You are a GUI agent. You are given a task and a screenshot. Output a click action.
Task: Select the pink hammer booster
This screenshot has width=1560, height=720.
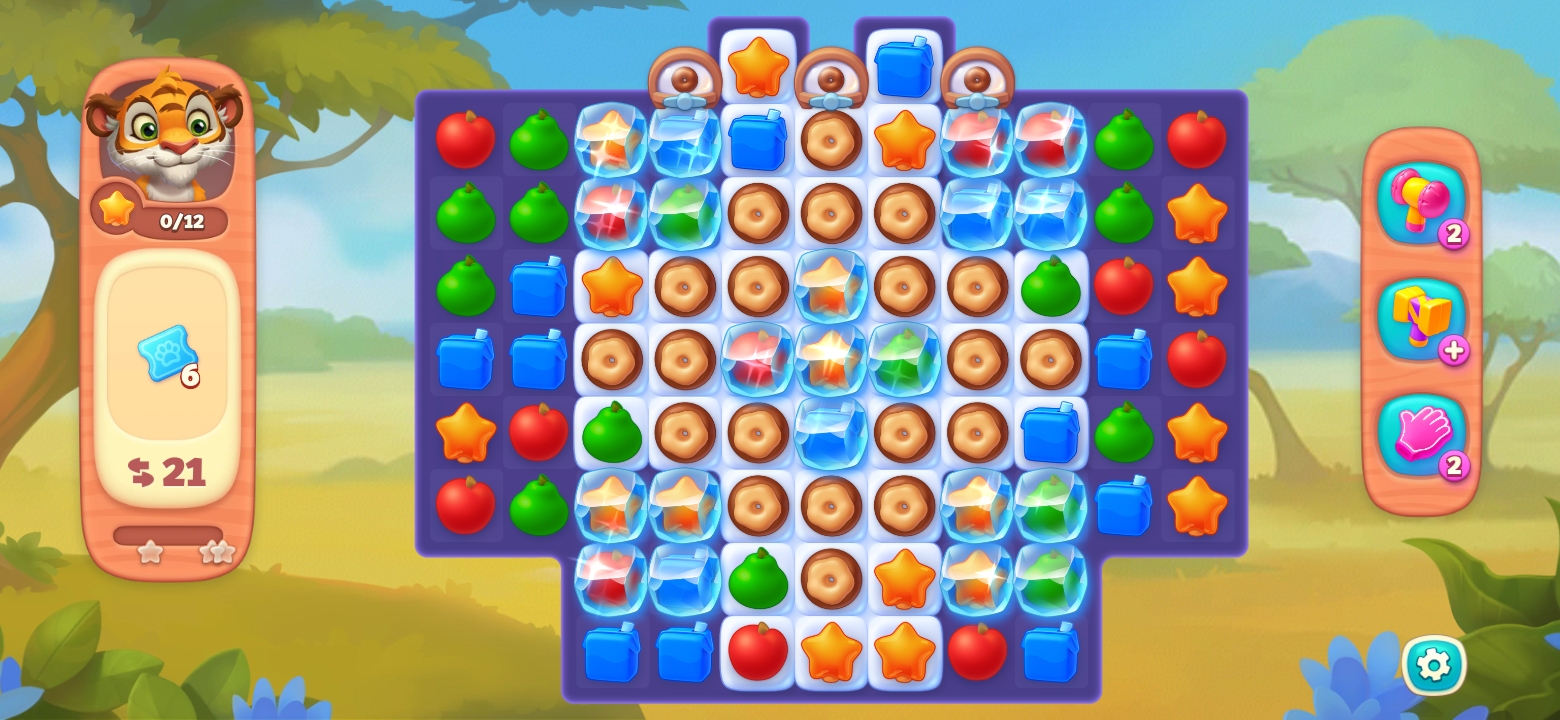tap(1419, 201)
